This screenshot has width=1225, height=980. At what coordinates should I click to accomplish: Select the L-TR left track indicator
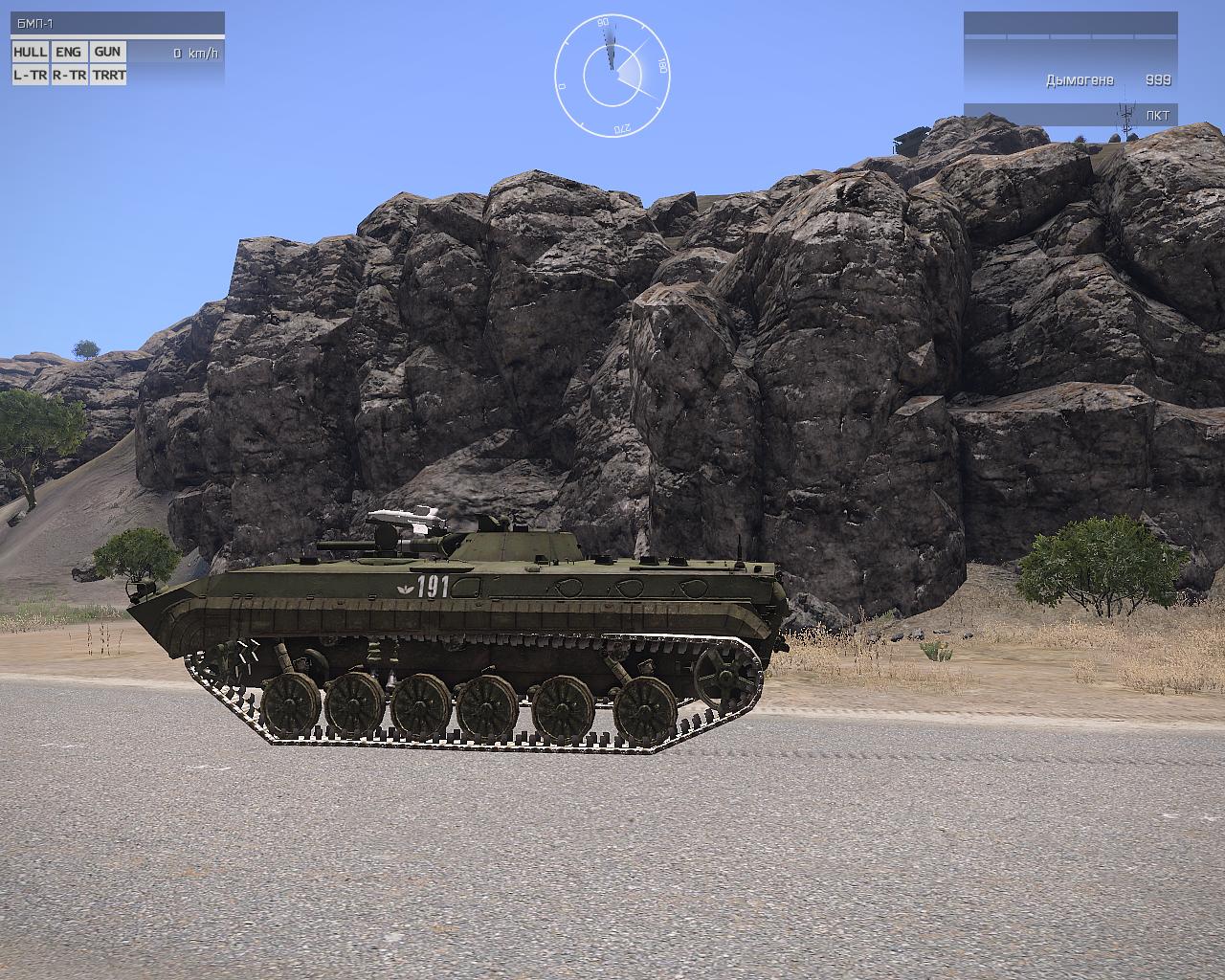click(x=30, y=75)
